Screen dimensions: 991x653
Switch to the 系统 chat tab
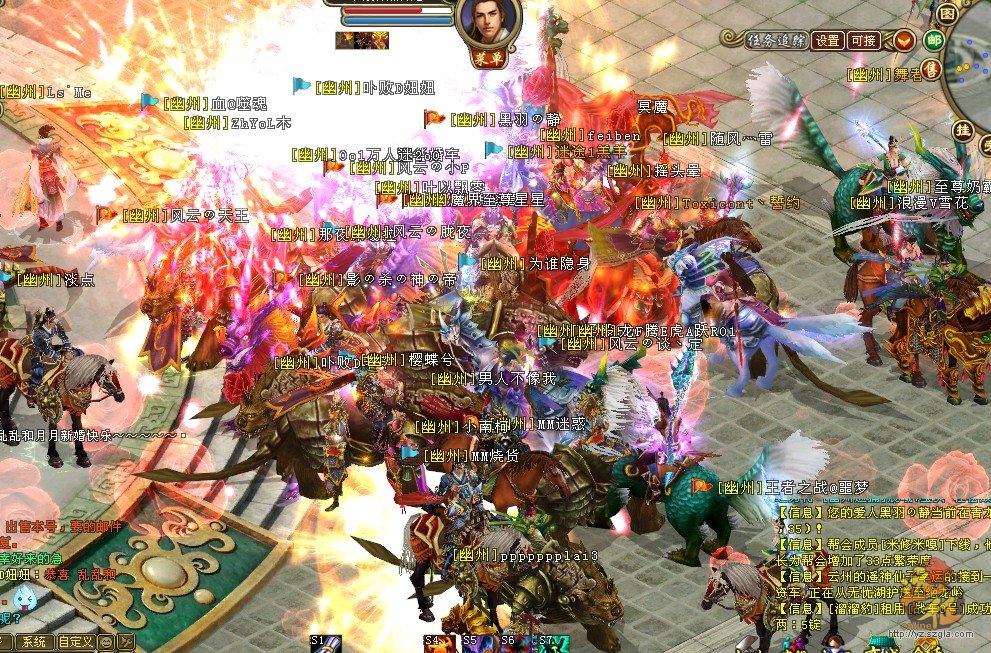click(x=33, y=641)
